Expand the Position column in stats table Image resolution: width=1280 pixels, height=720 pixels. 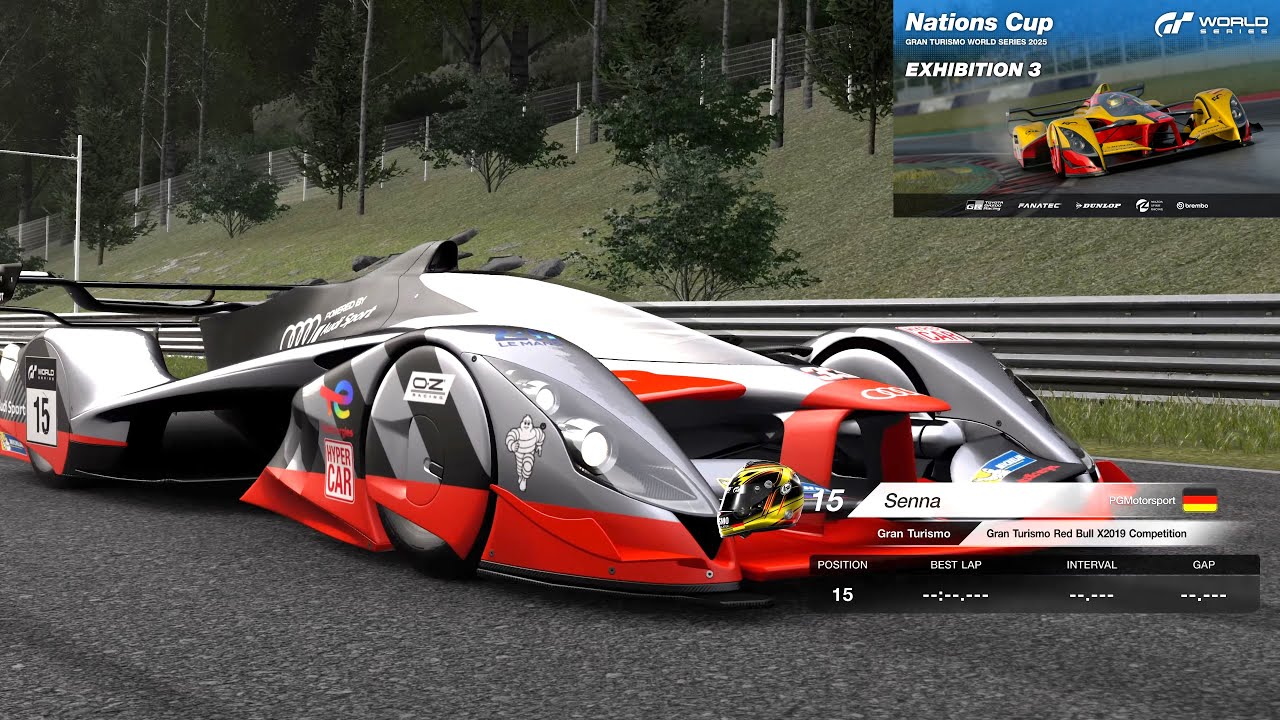[x=843, y=565]
